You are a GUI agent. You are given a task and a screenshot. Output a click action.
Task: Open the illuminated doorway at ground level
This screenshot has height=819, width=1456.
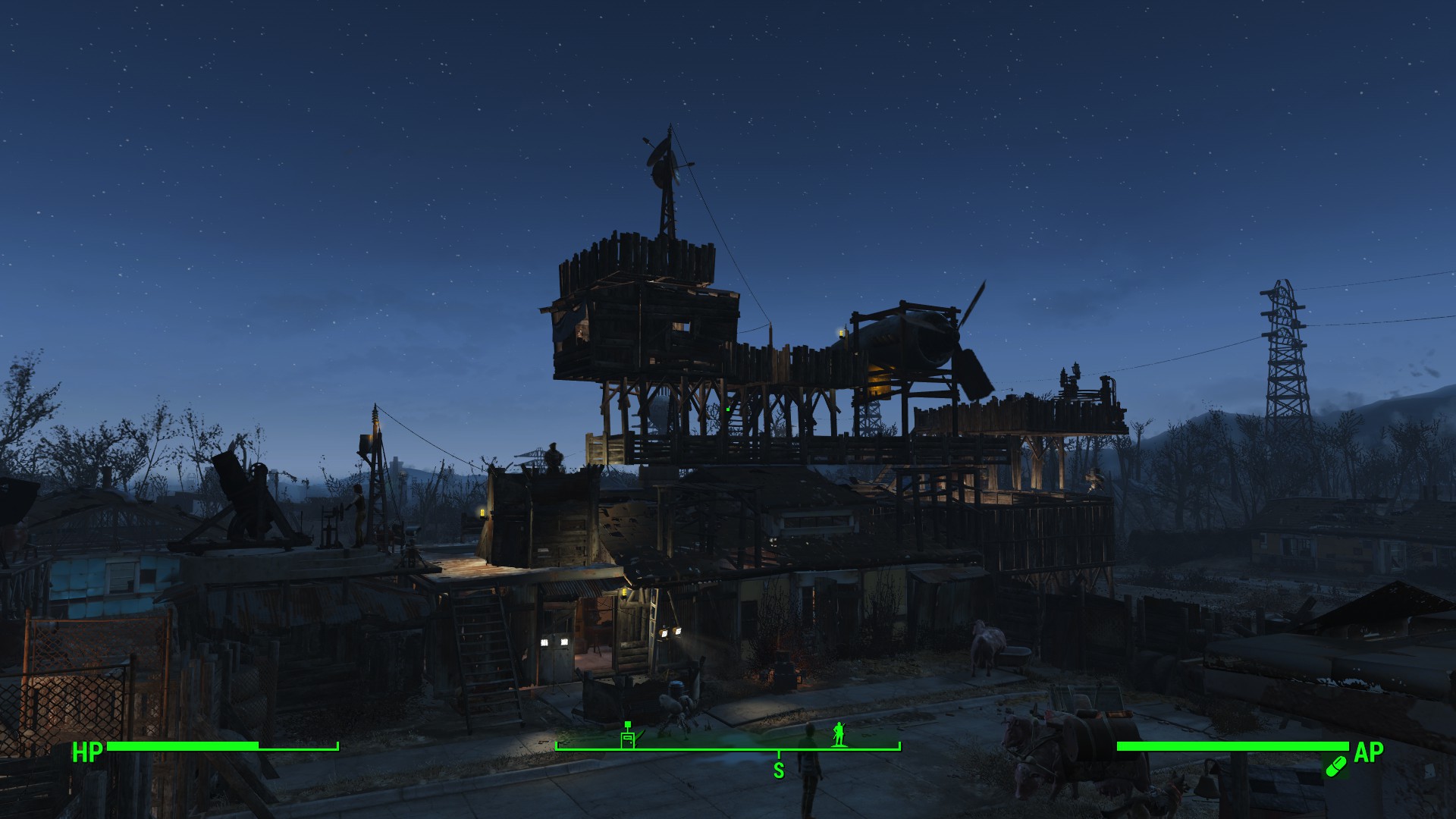click(x=595, y=633)
